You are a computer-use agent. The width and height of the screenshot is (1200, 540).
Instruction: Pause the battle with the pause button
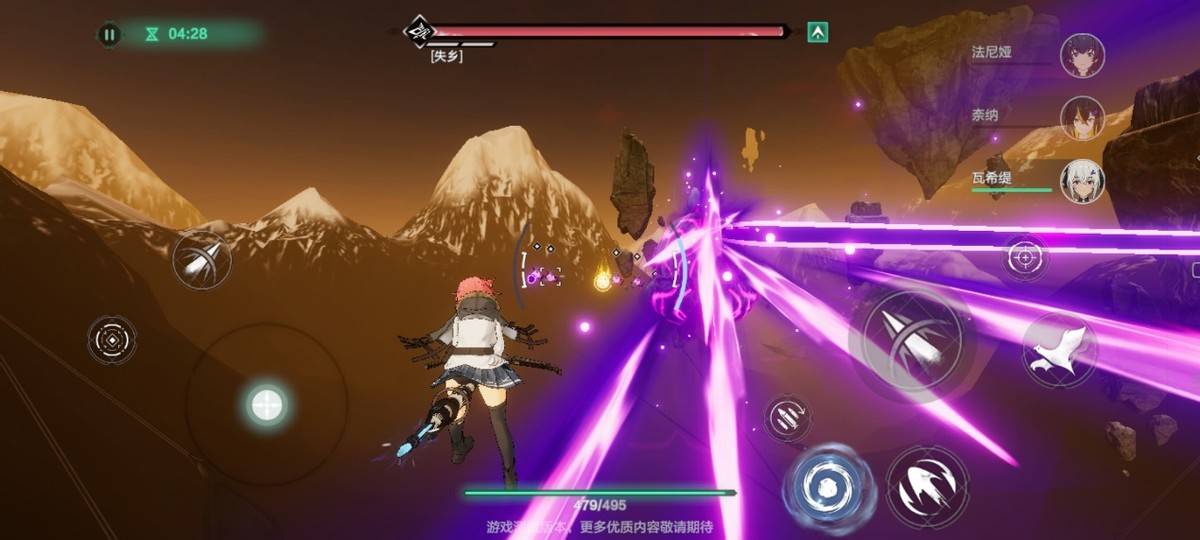(x=109, y=34)
